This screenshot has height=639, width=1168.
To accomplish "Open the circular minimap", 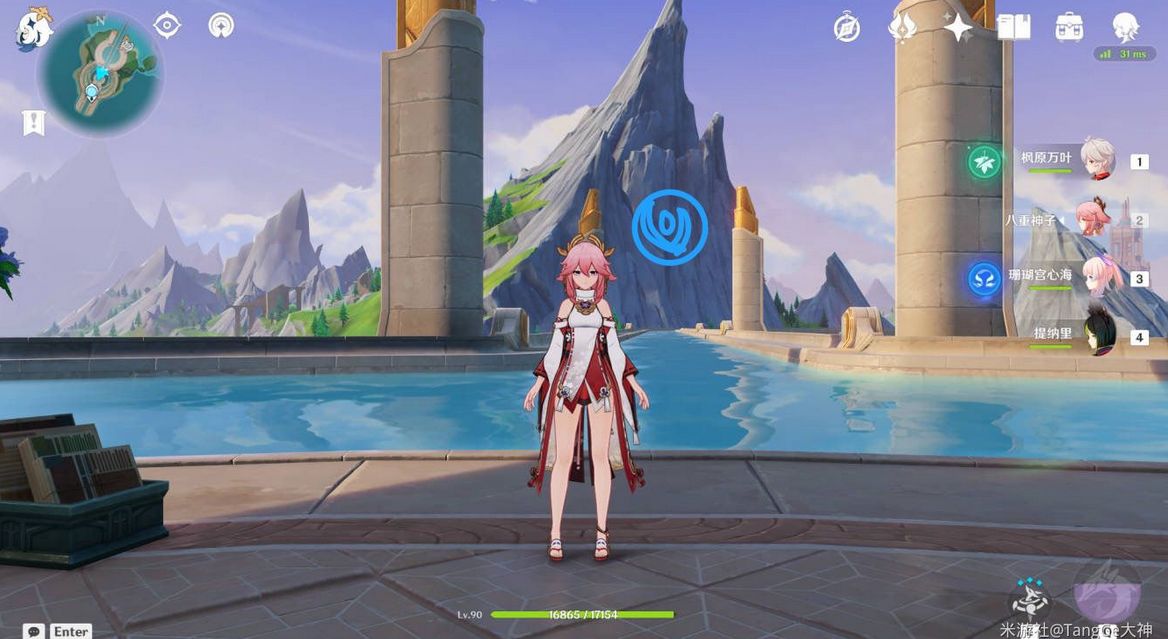I will (x=100, y=72).
